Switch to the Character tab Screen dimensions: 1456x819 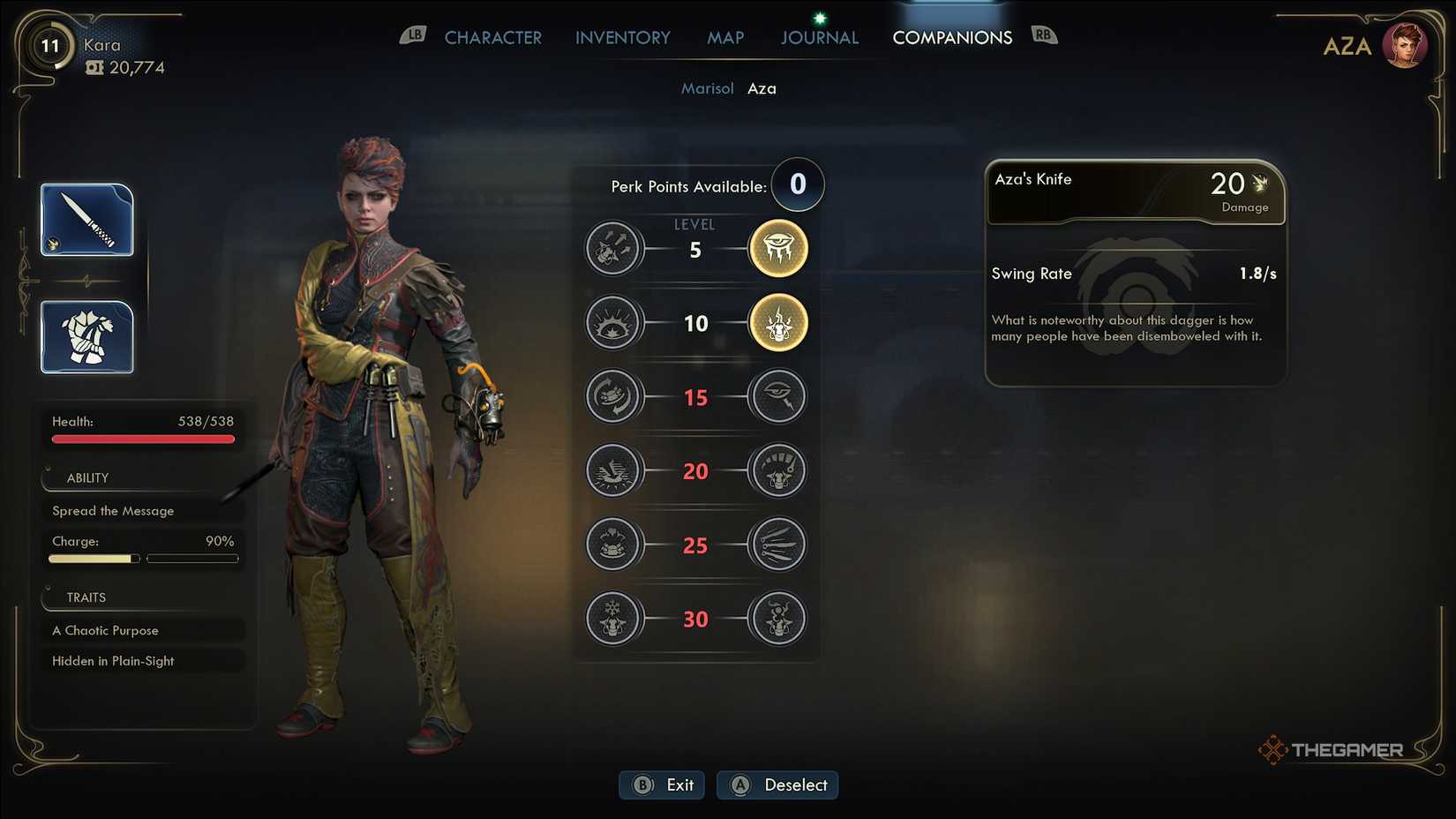coord(492,38)
